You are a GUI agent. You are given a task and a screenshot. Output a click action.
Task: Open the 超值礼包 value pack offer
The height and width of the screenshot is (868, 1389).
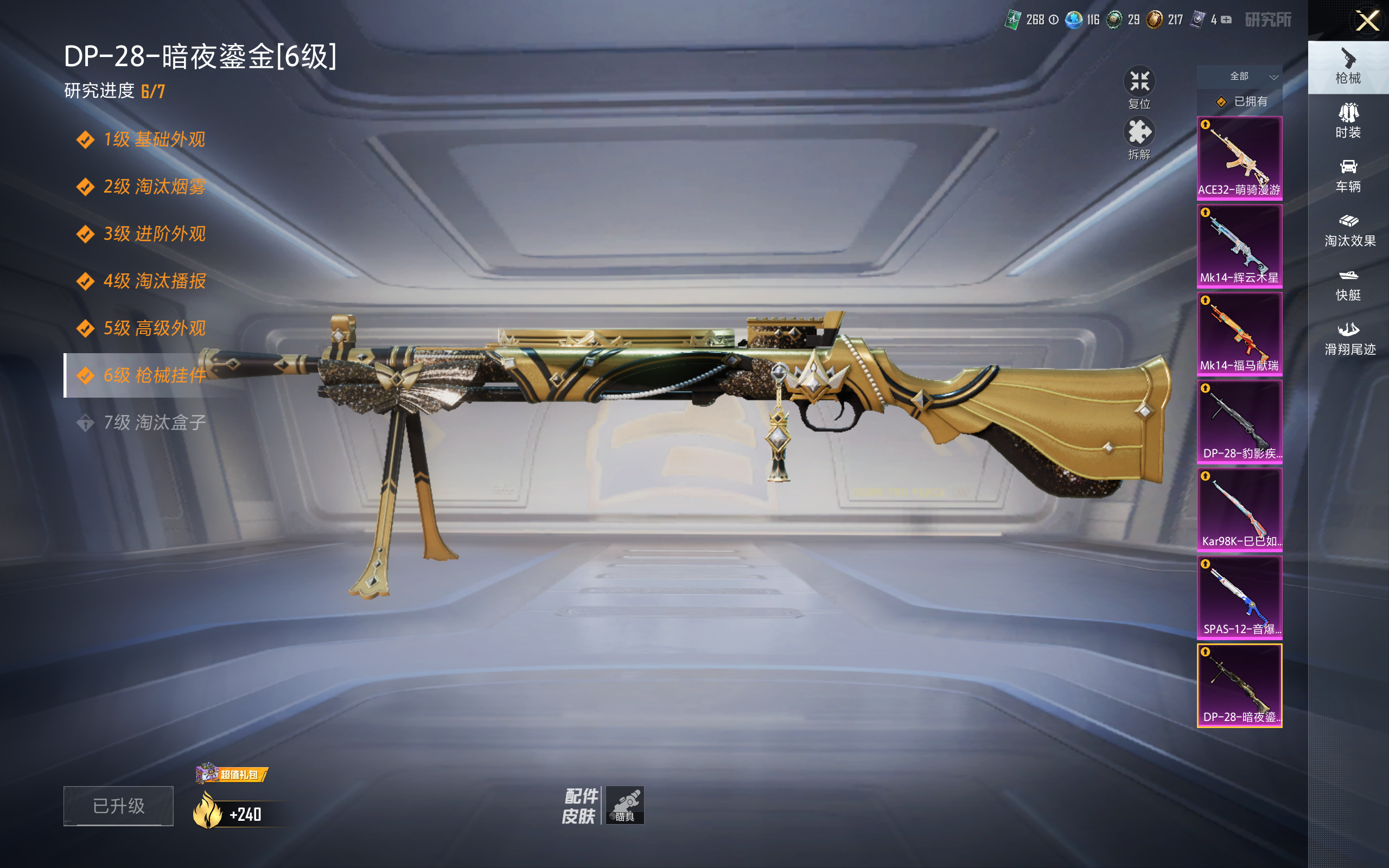(232, 775)
